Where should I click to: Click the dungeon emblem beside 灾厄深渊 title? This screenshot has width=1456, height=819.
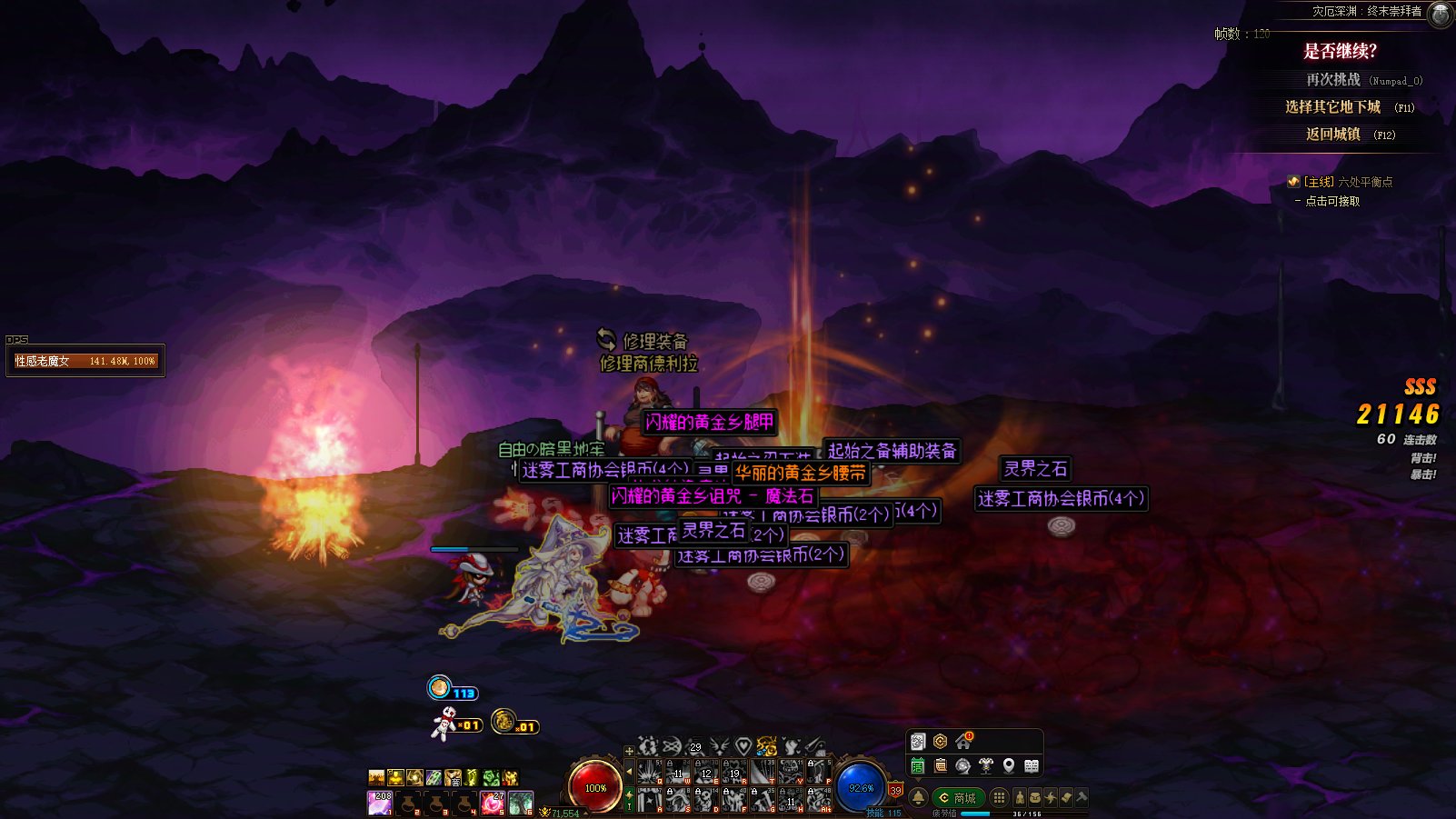(1441, 14)
